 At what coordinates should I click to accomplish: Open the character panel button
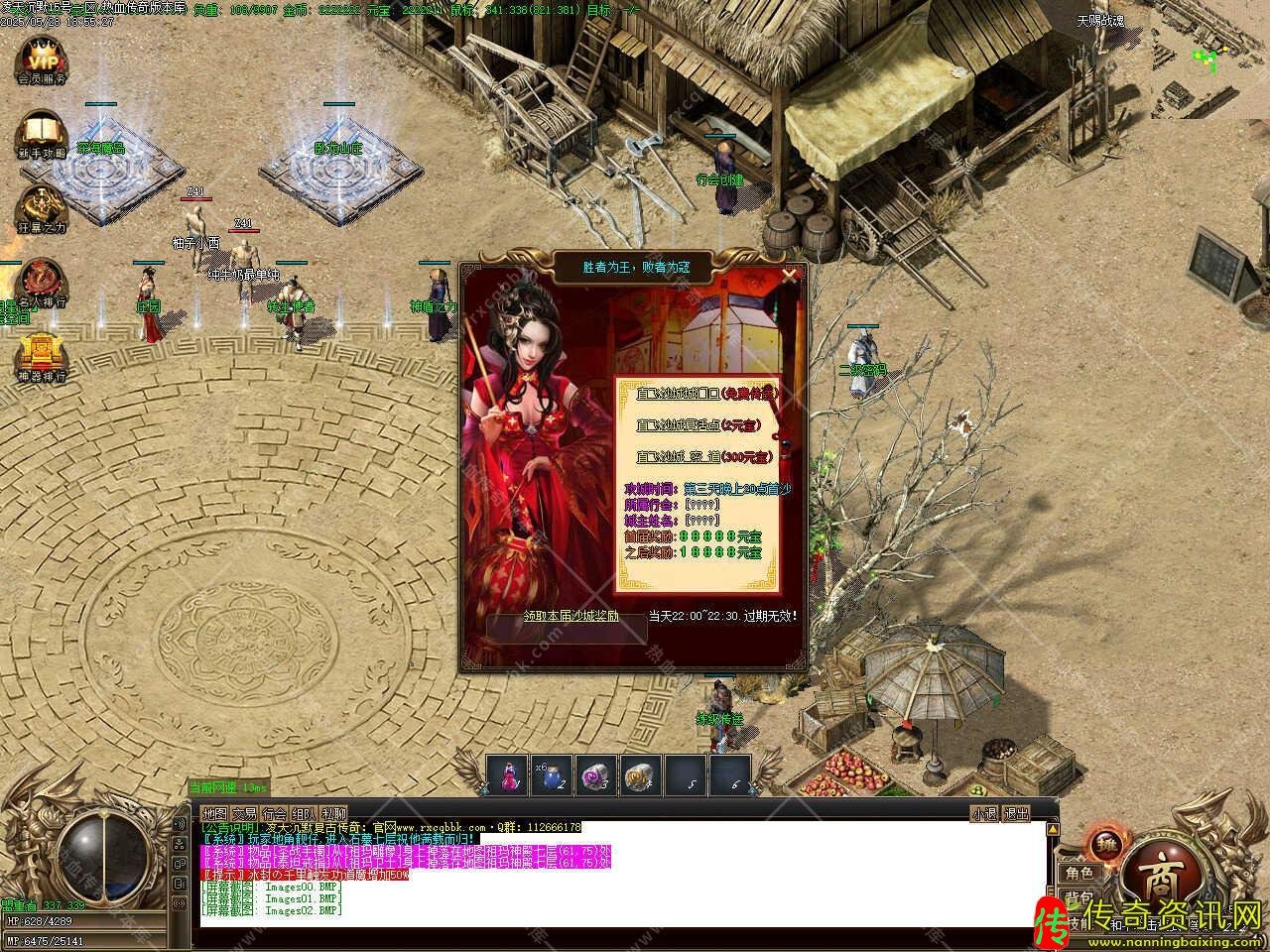pos(1079,873)
